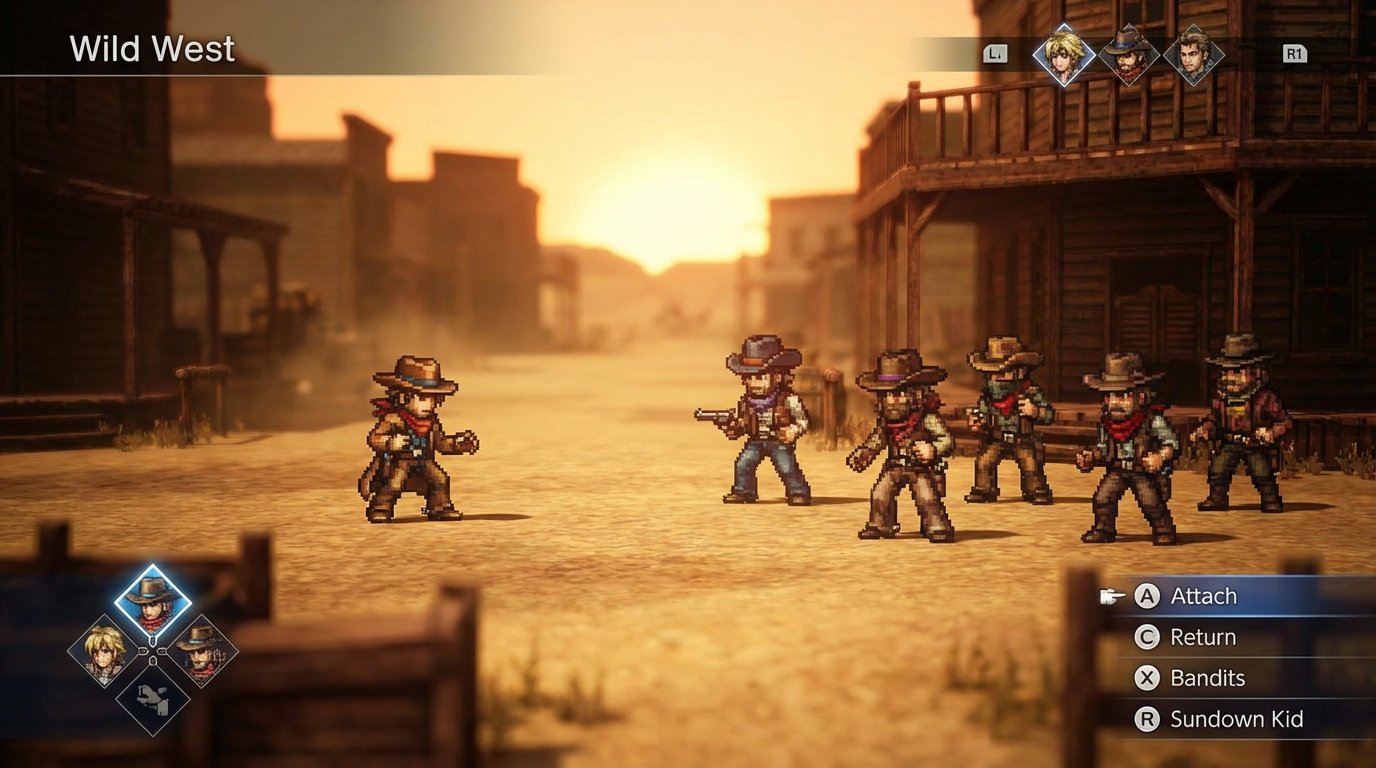Select the Attach menu entry
This screenshot has width=1376, height=768.
coord(1204,596)
